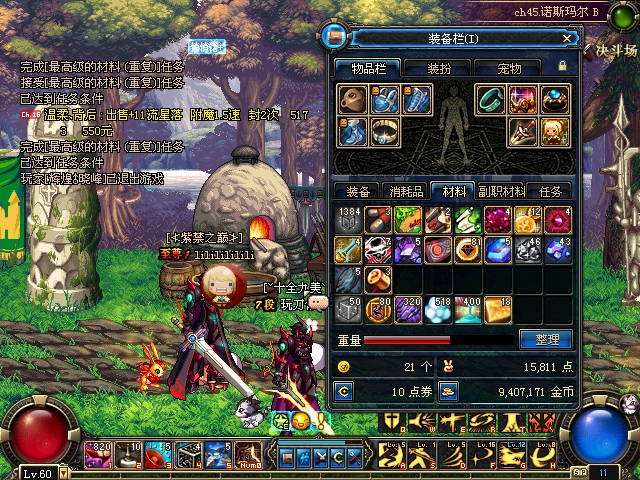This screenshot has height=480, width=640.
Task: Select the 材料 materials category
Action: 453,191
